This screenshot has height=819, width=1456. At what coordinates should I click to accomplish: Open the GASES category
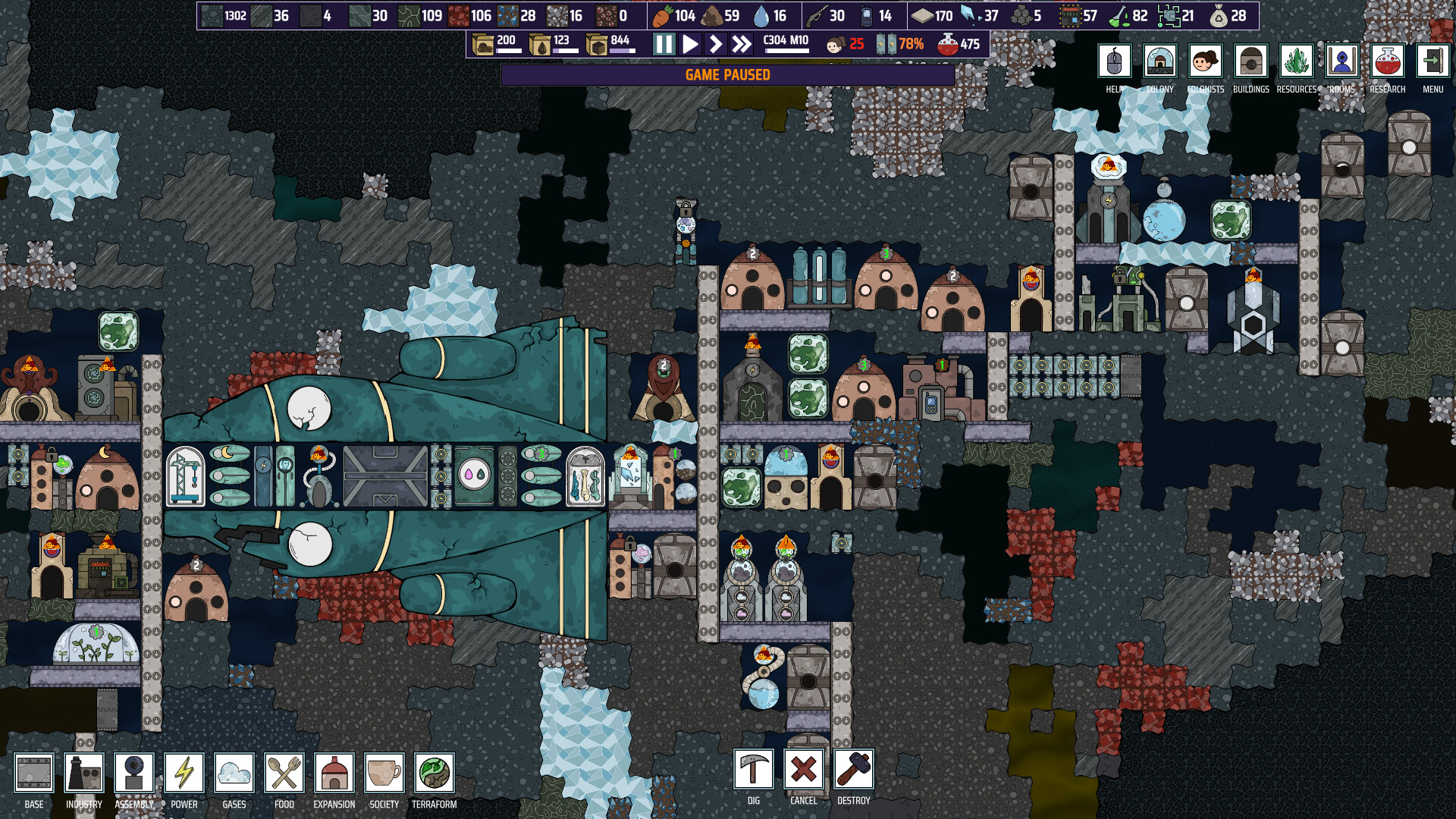tap(234, 772)
